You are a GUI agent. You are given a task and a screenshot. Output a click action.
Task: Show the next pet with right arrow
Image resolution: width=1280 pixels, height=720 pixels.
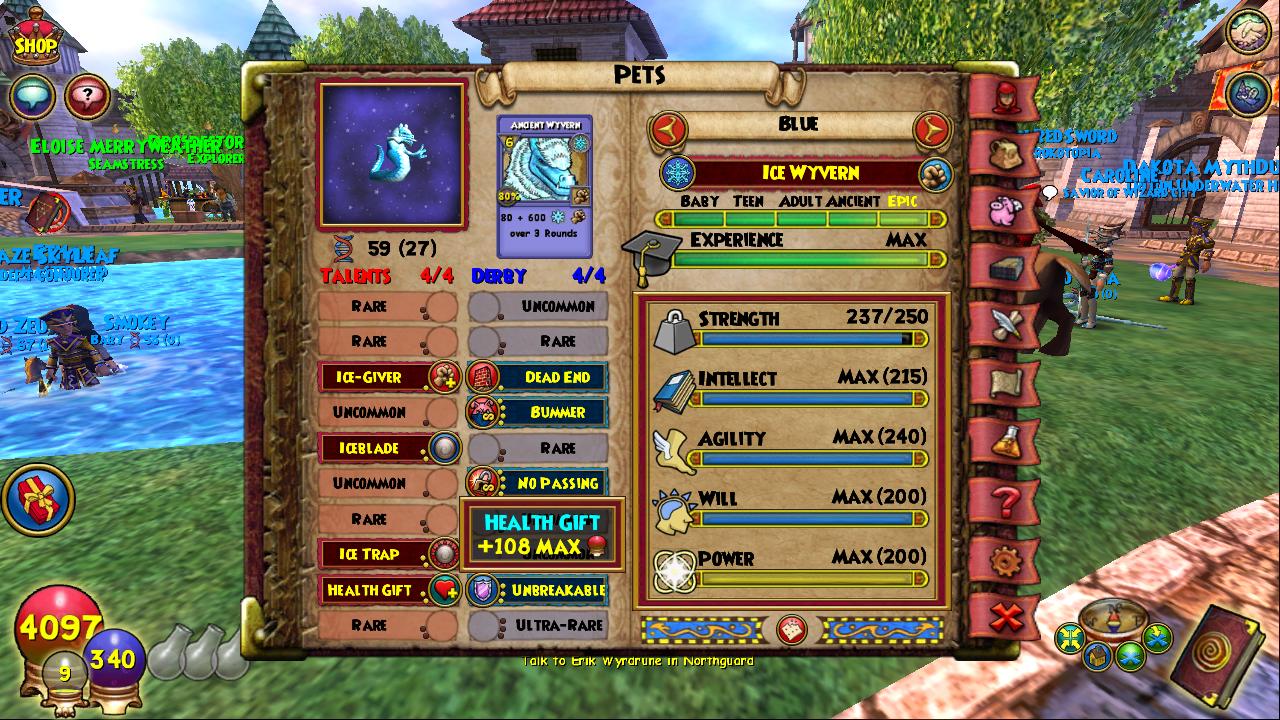[x=931, y=128]
